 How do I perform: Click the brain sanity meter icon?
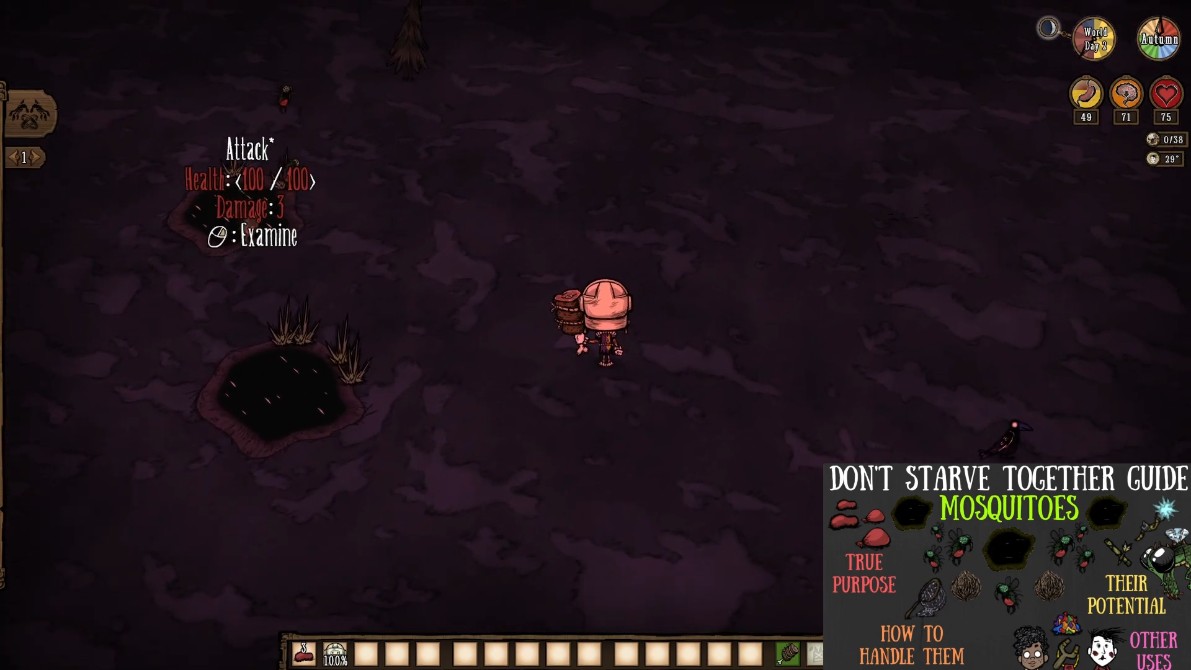(x=1126, y=94)
